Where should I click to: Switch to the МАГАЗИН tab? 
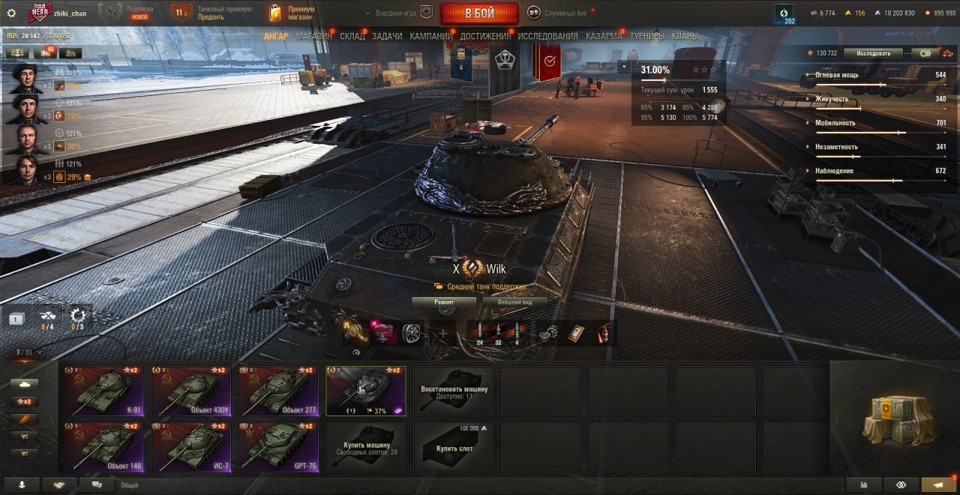point(314,36)
